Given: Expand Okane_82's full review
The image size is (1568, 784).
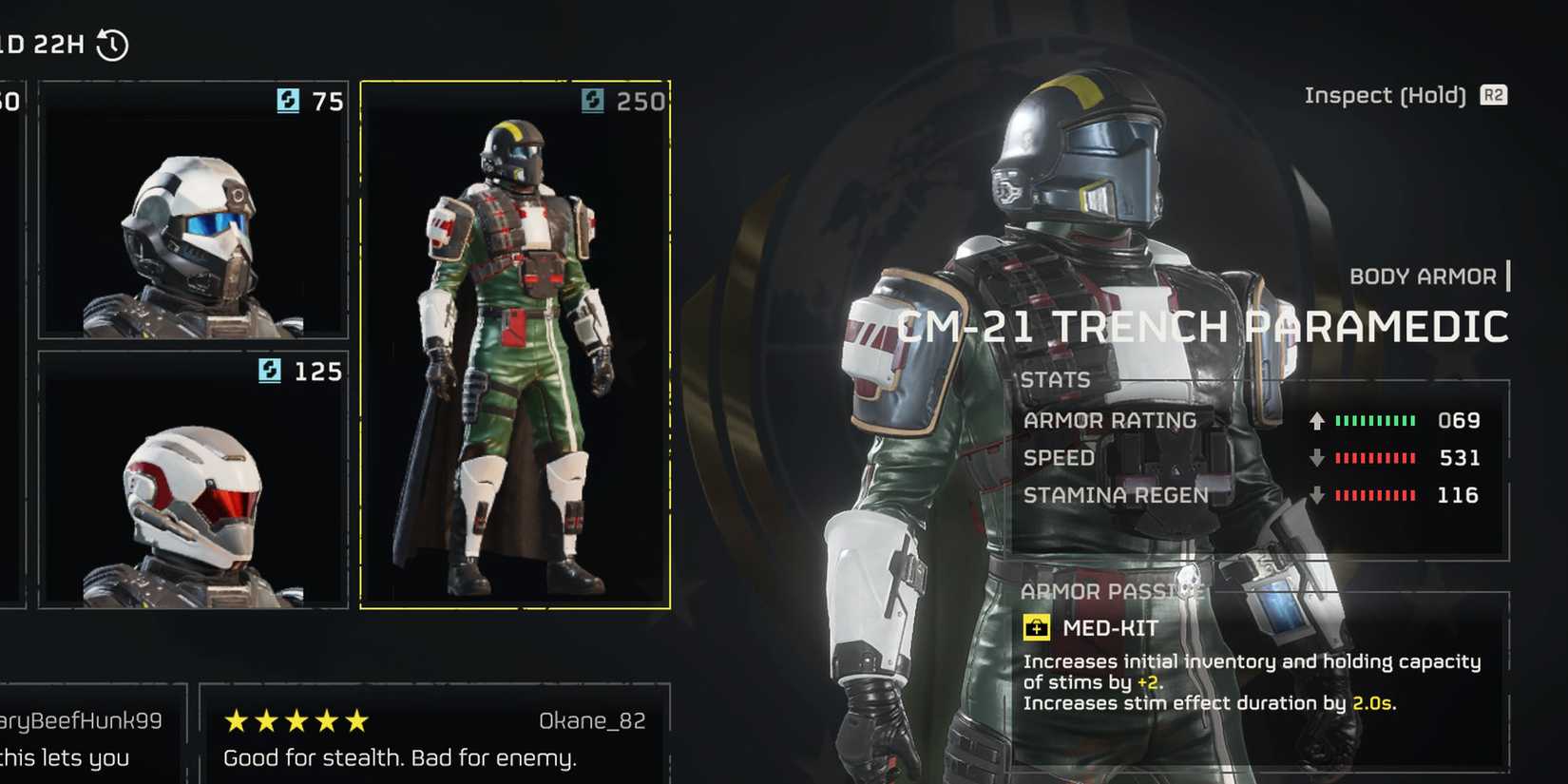Looking at the screenshot, I should point(399,757).
